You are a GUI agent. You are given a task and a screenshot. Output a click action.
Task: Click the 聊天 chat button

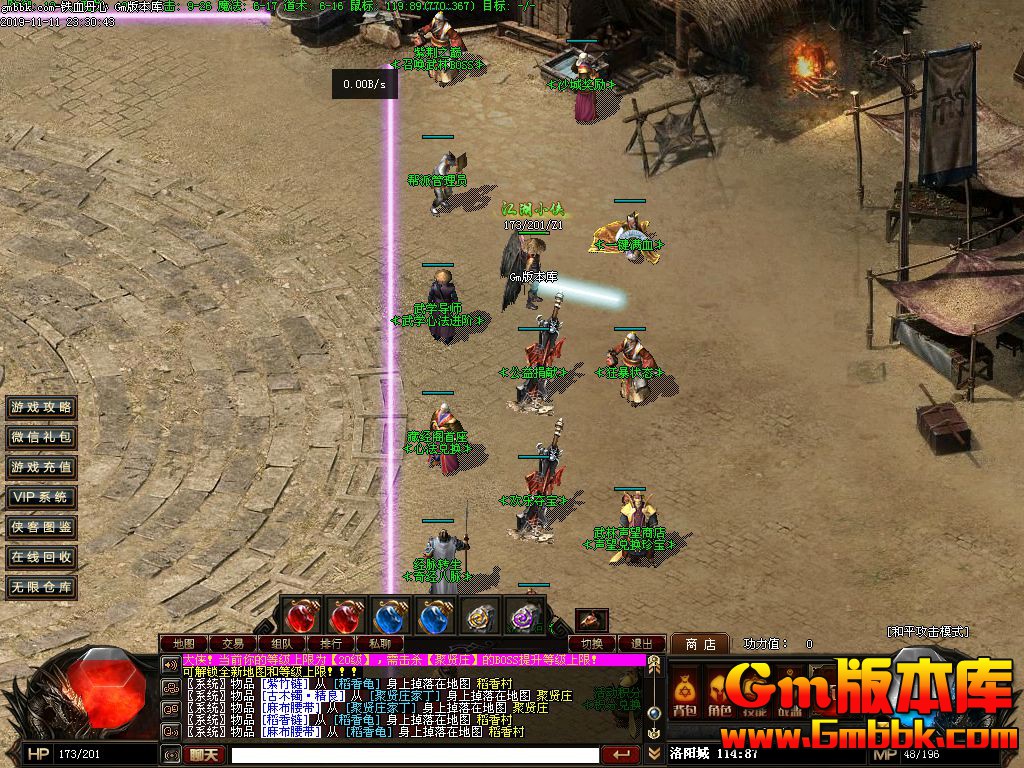click(206, 755)
